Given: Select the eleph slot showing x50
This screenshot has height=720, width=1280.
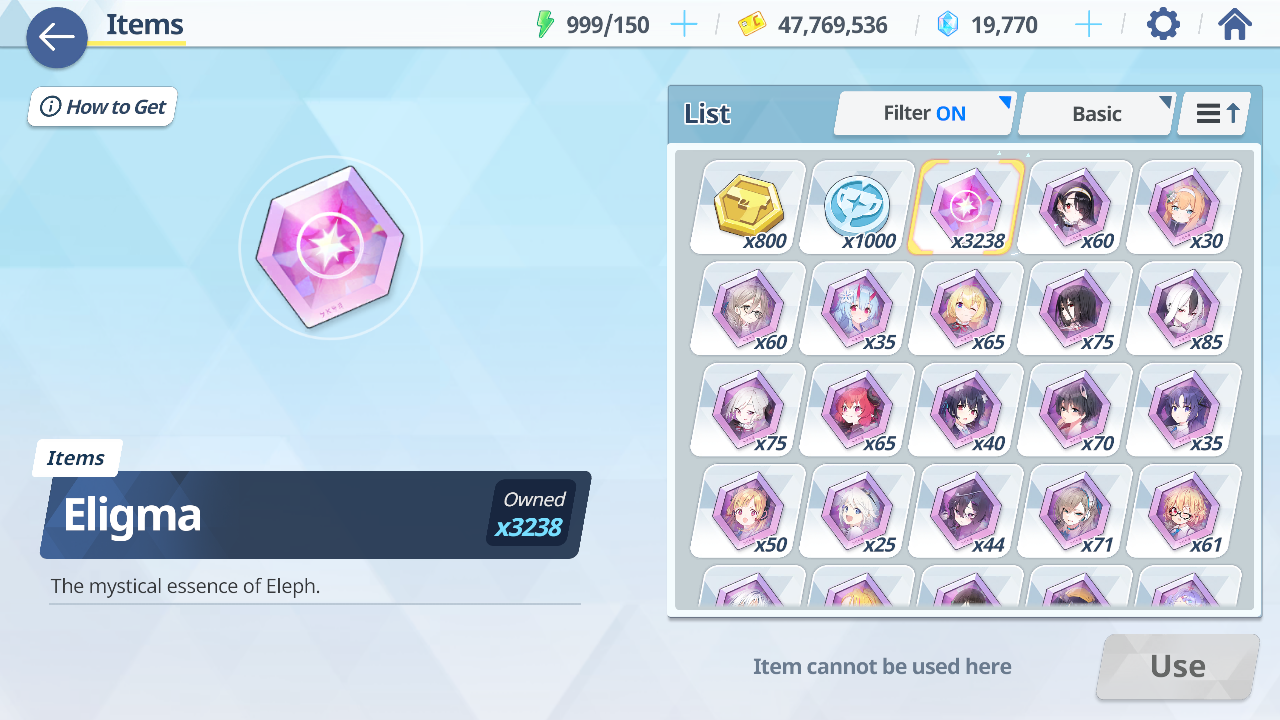Looking at the screenshot, I should [749, 510].
